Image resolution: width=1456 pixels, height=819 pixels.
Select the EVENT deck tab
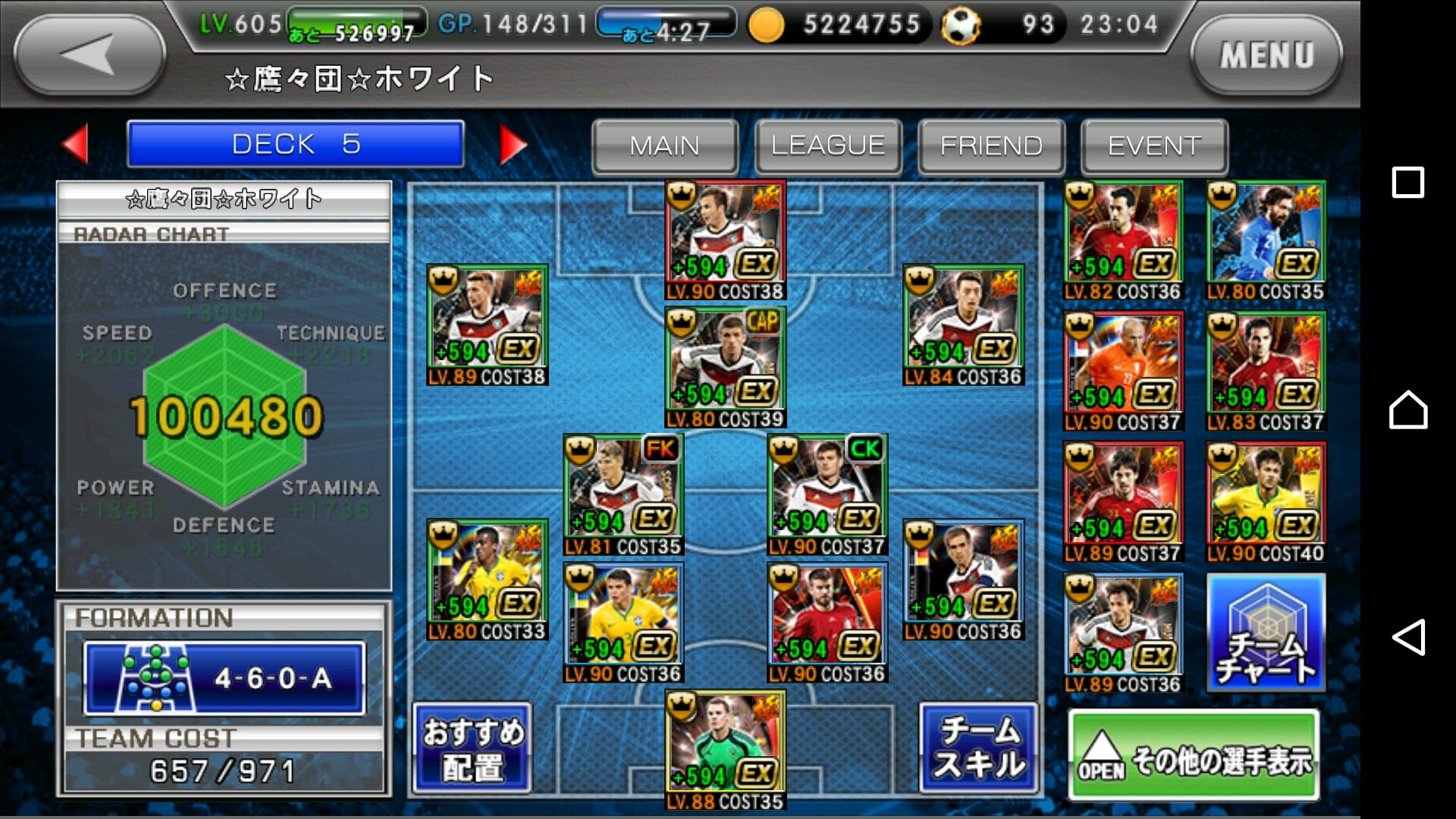pos(1154,145)
